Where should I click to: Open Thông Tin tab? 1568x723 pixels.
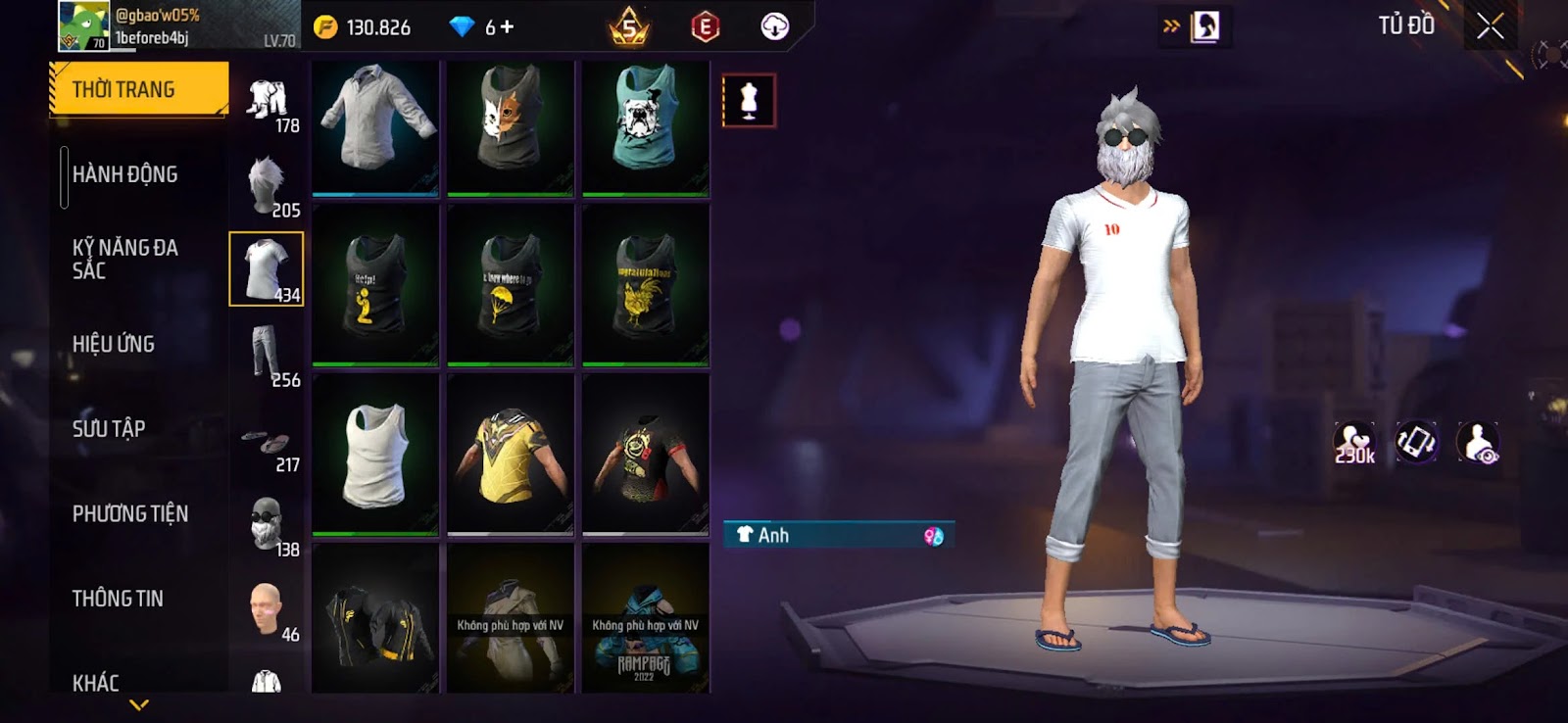pyautogui.click(x=118, y=598)
